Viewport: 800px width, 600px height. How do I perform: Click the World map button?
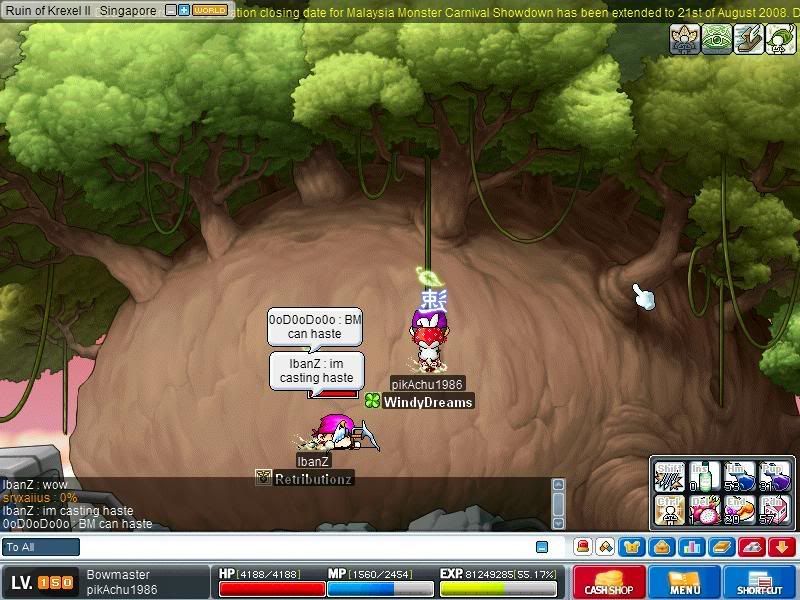pyautogui.click(x=210, y=10)
